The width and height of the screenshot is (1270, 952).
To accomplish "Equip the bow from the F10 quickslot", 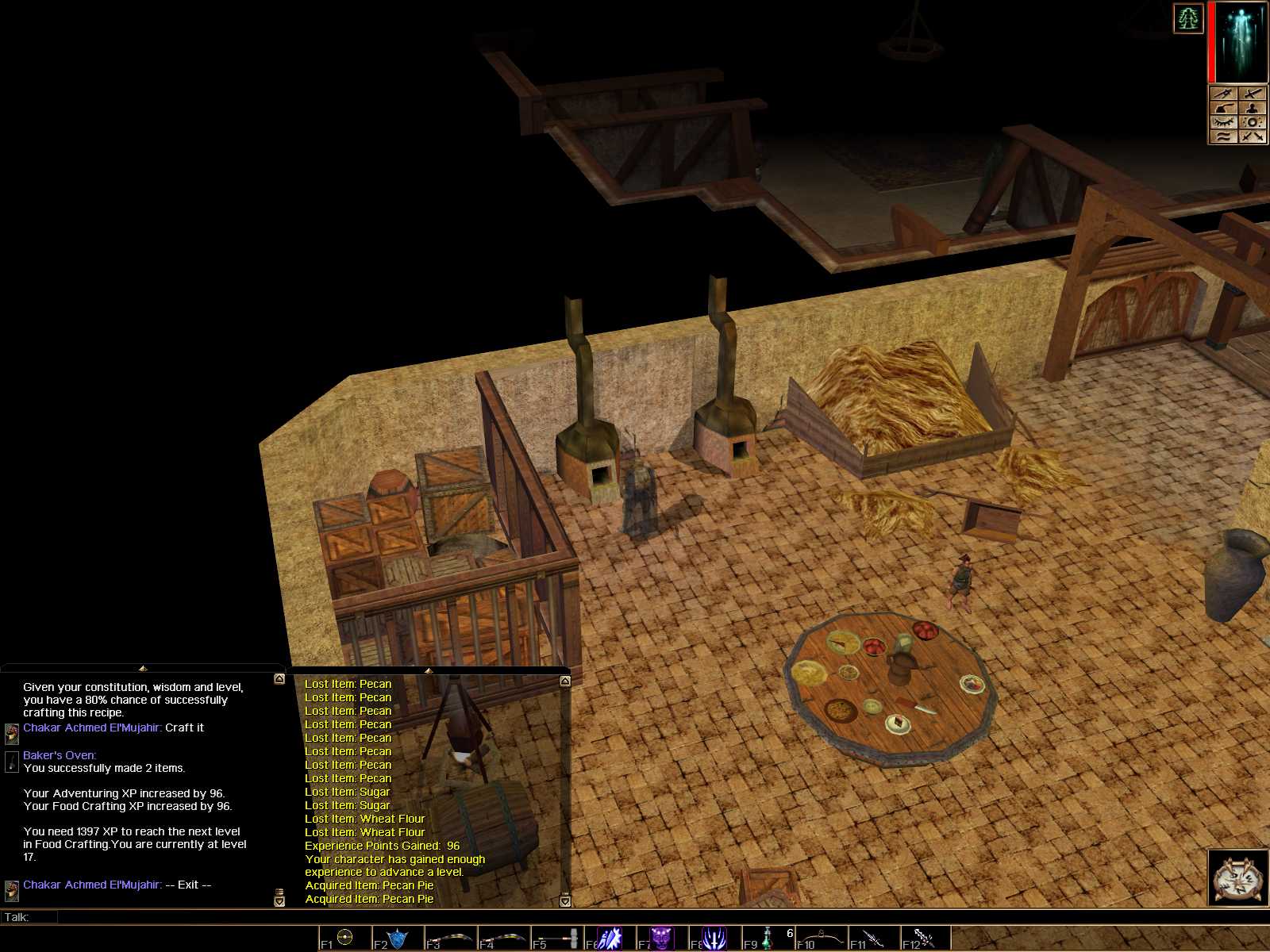I will pos(821,938).
